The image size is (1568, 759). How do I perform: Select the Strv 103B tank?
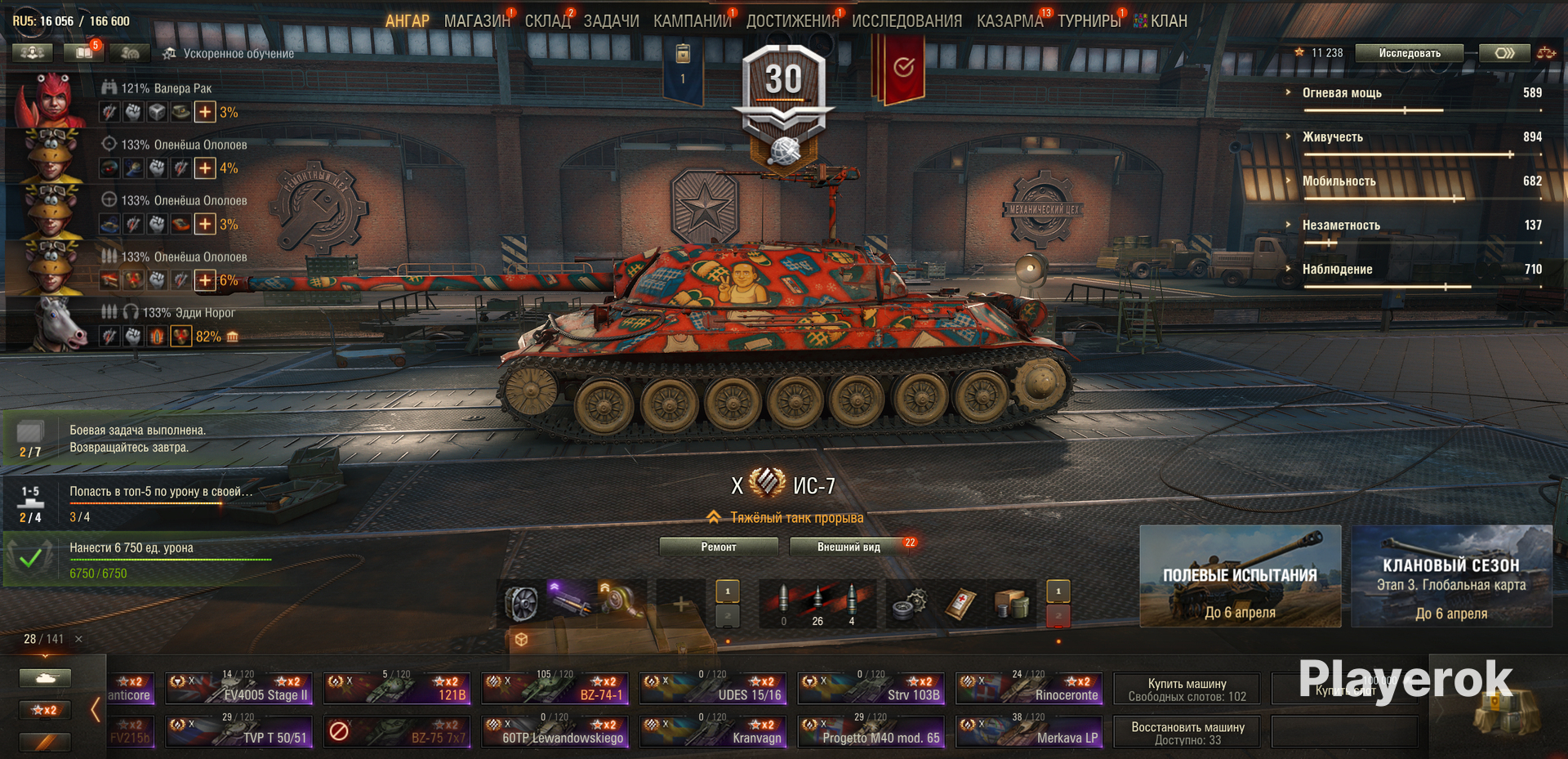click(x=871, y=688)
